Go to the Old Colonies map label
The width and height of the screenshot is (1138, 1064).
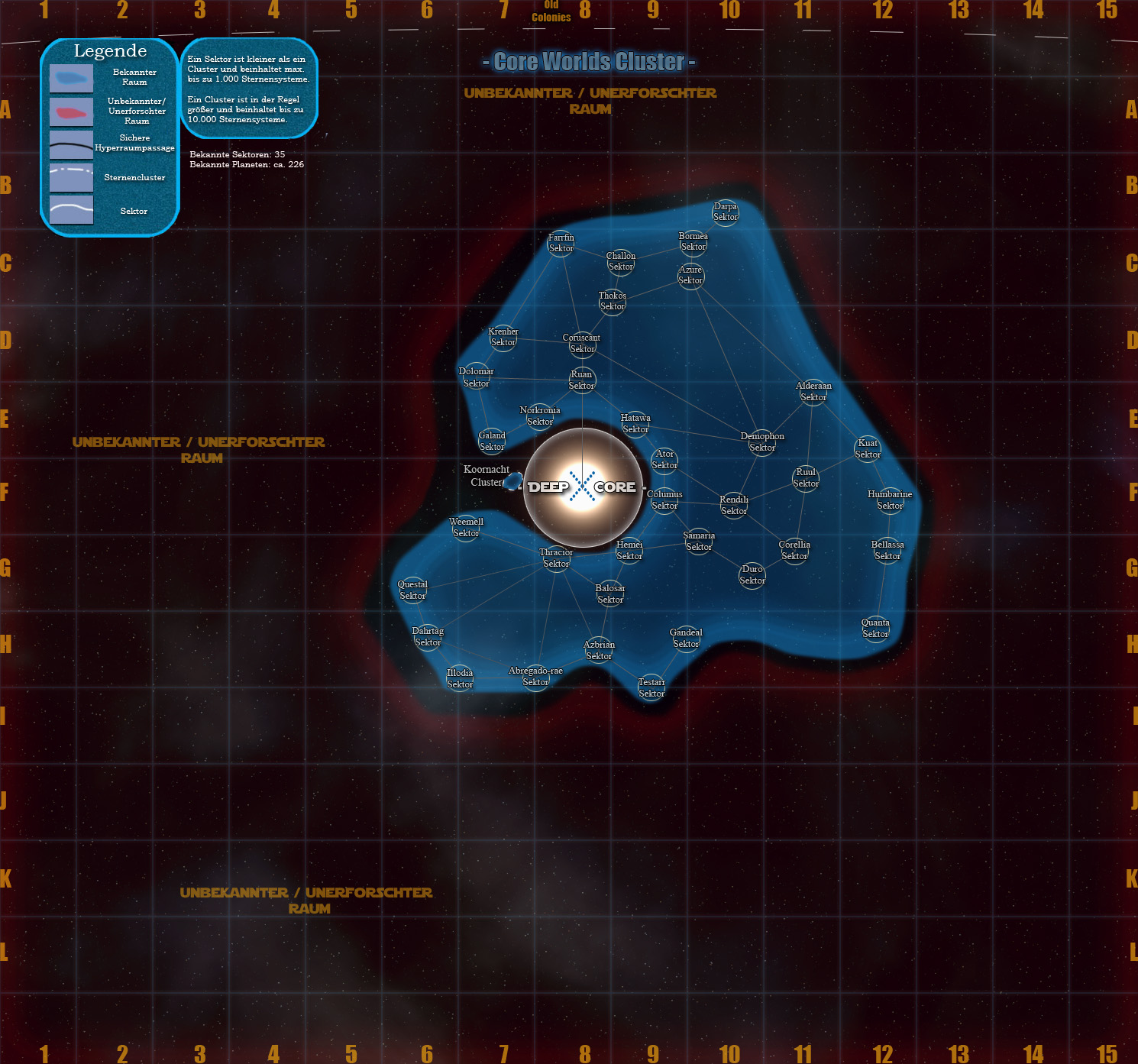click(551, 12)
